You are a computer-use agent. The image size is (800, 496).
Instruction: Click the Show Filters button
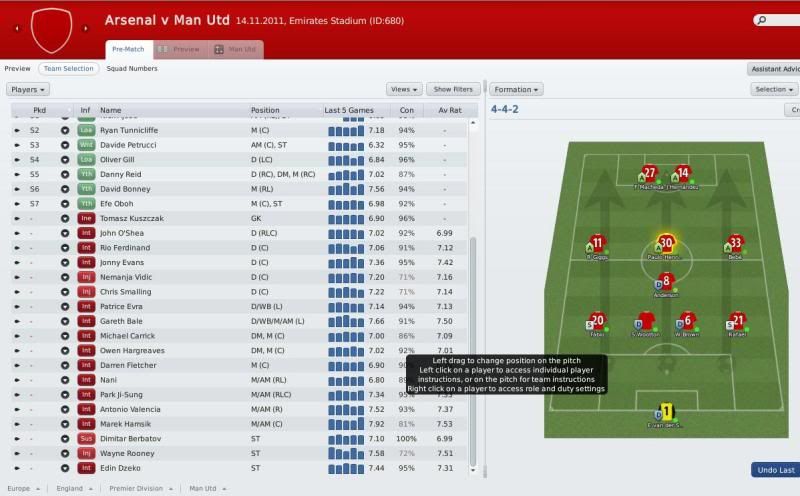point(453,89)
